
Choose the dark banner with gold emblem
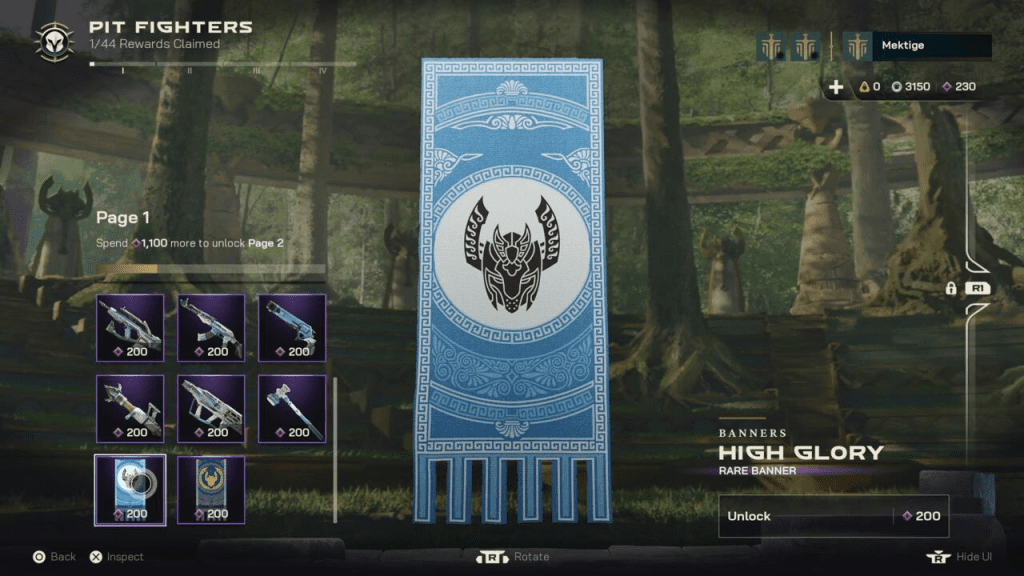211,489
